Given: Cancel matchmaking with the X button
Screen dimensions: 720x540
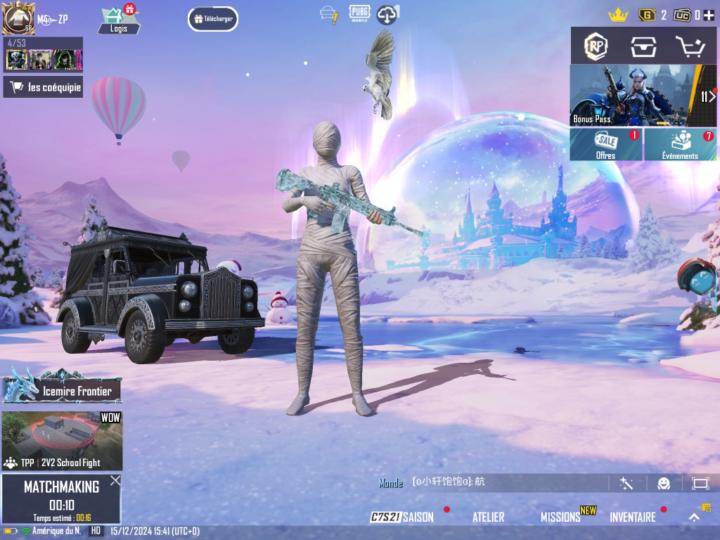Looking at the screenshot, I should [115, 480].
